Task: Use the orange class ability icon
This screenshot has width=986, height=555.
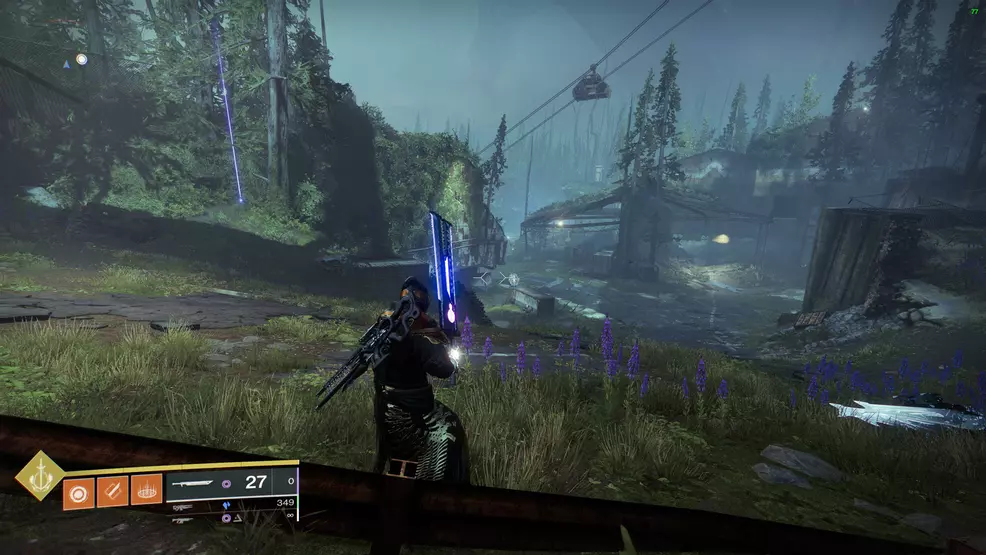Action: point(146,490)
